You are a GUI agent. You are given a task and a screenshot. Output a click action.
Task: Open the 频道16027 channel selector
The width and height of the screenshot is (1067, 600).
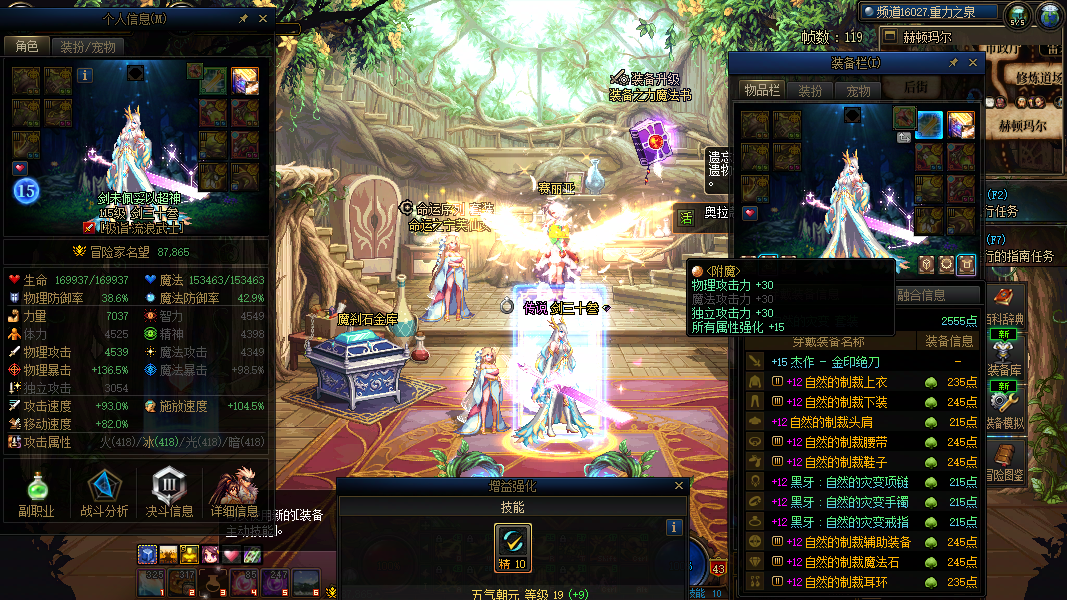[930, 12]
